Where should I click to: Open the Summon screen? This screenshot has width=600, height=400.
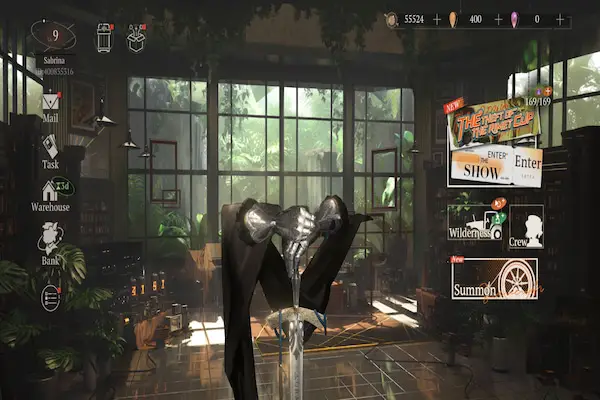[x=494, y=279]
